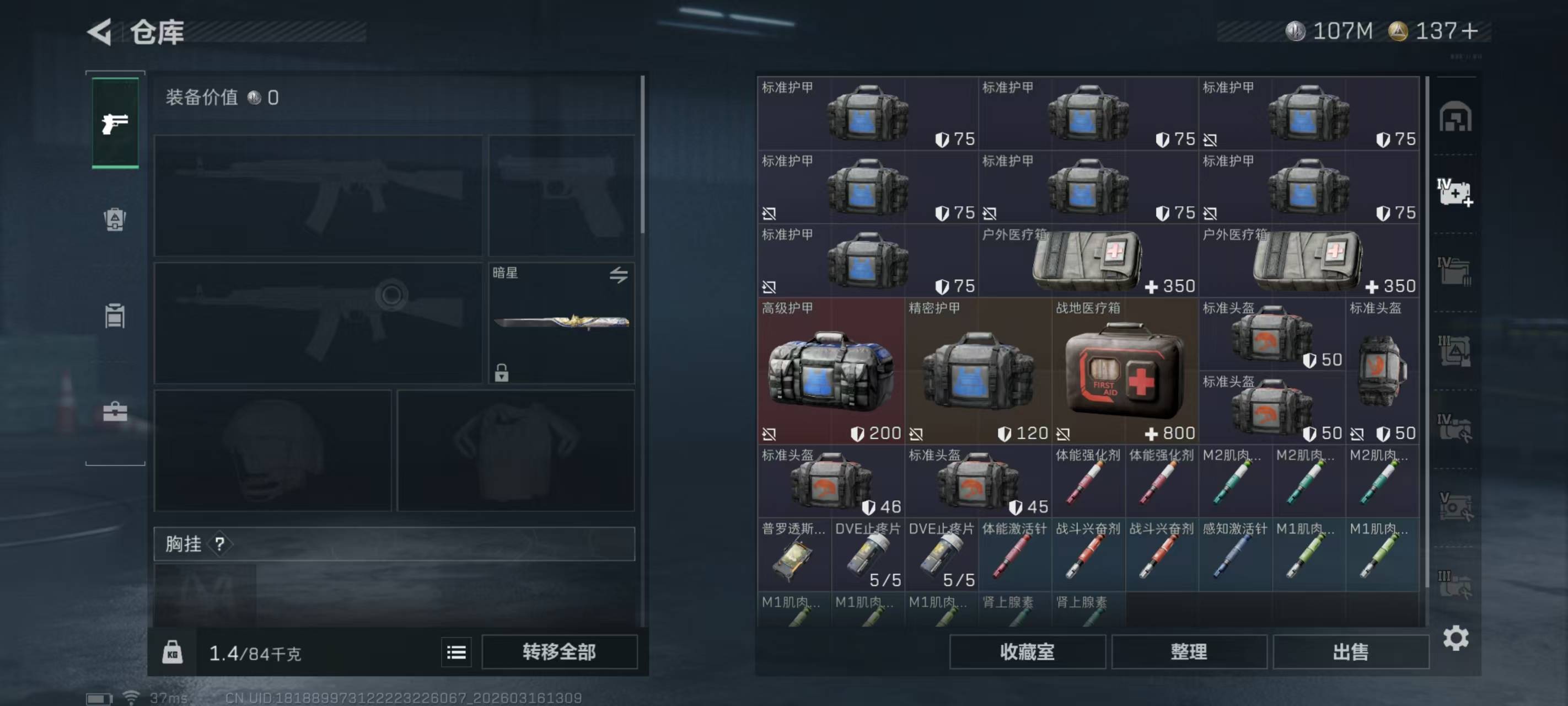The height and width of the screenshot is (706, 1568).
Task: Pick the 战地医疗箱 field medical kit
Action: click(1124, 371)
